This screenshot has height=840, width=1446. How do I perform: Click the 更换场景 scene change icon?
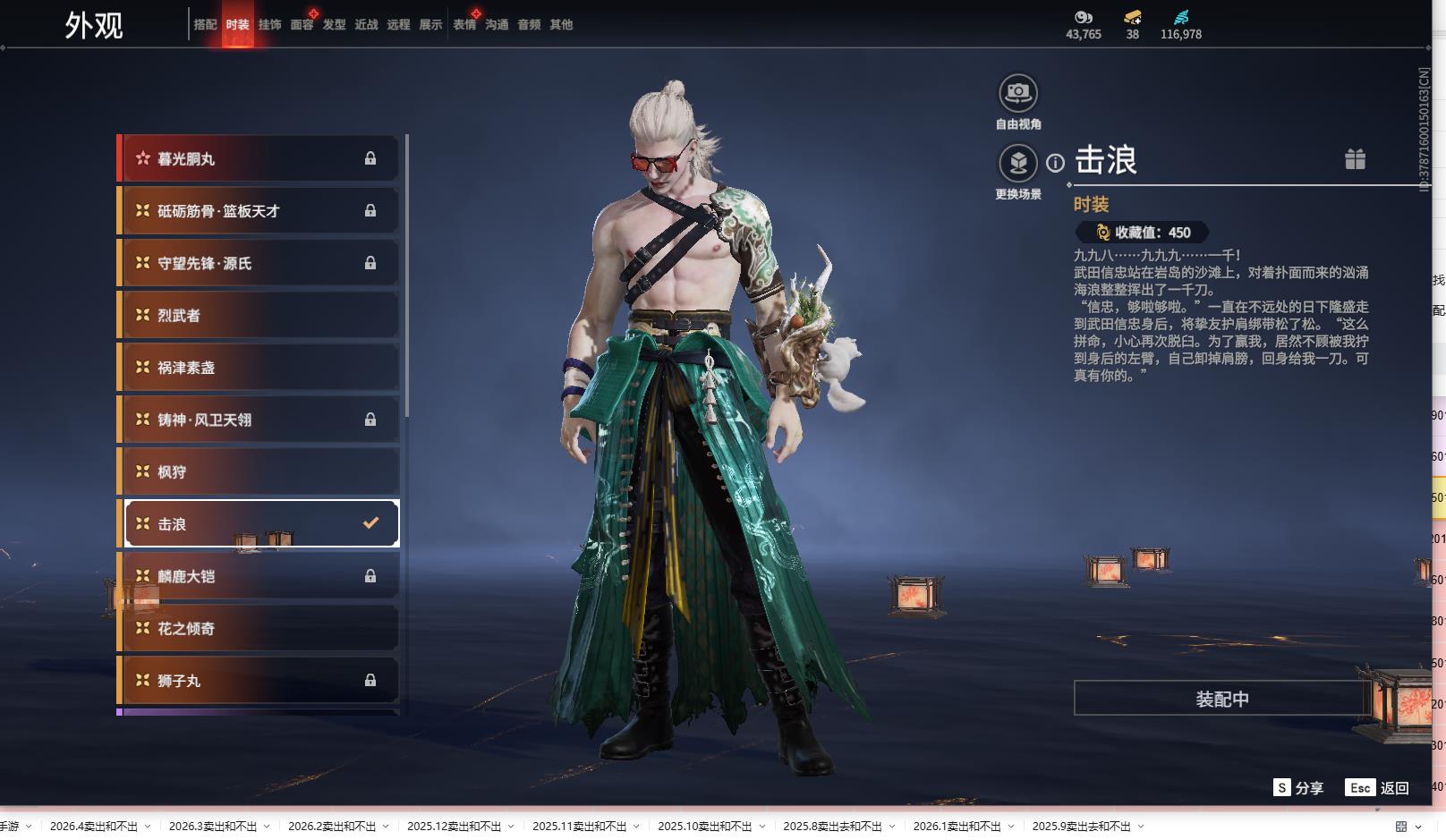coord(1017,164)
